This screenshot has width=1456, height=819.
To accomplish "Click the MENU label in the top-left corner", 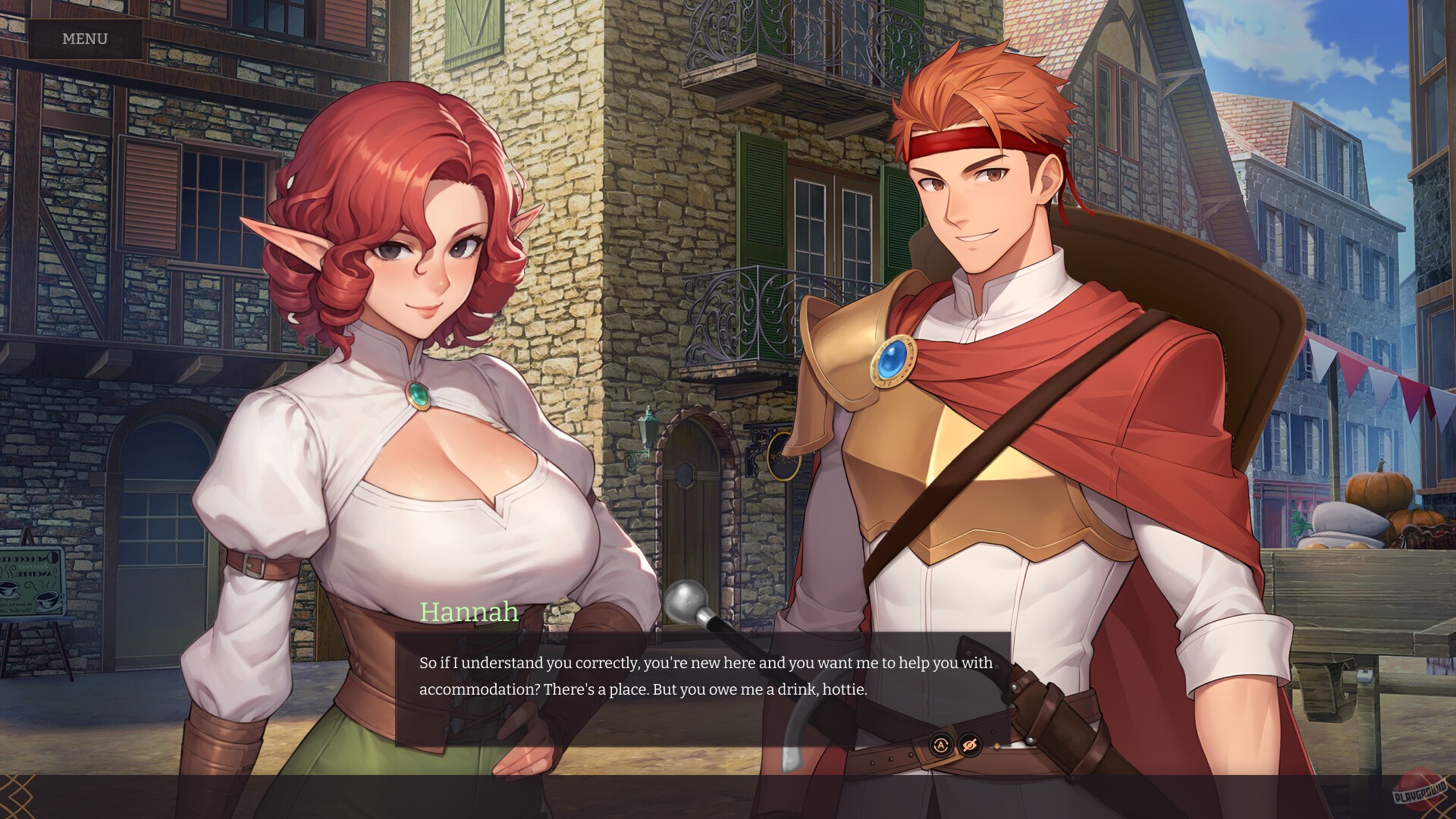I will pyautogui.click(x=83, y=39).
